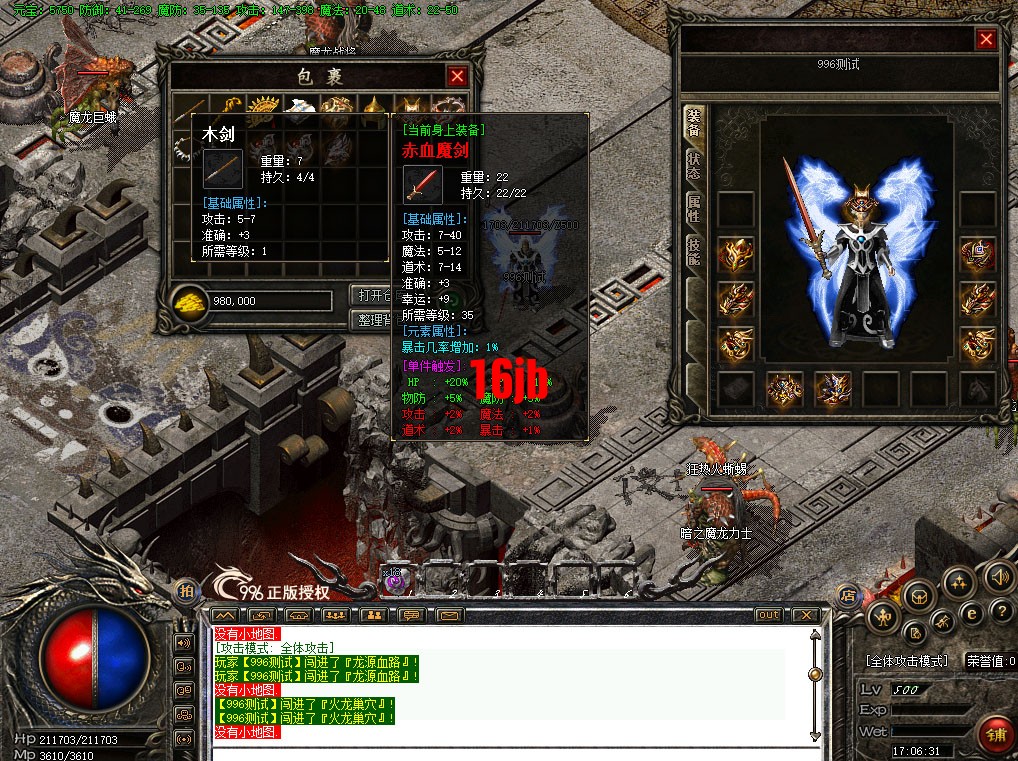Click the 打开仓库 button in the bag
This screenshot has width=1018, height=761.
(x=371, y=295)
